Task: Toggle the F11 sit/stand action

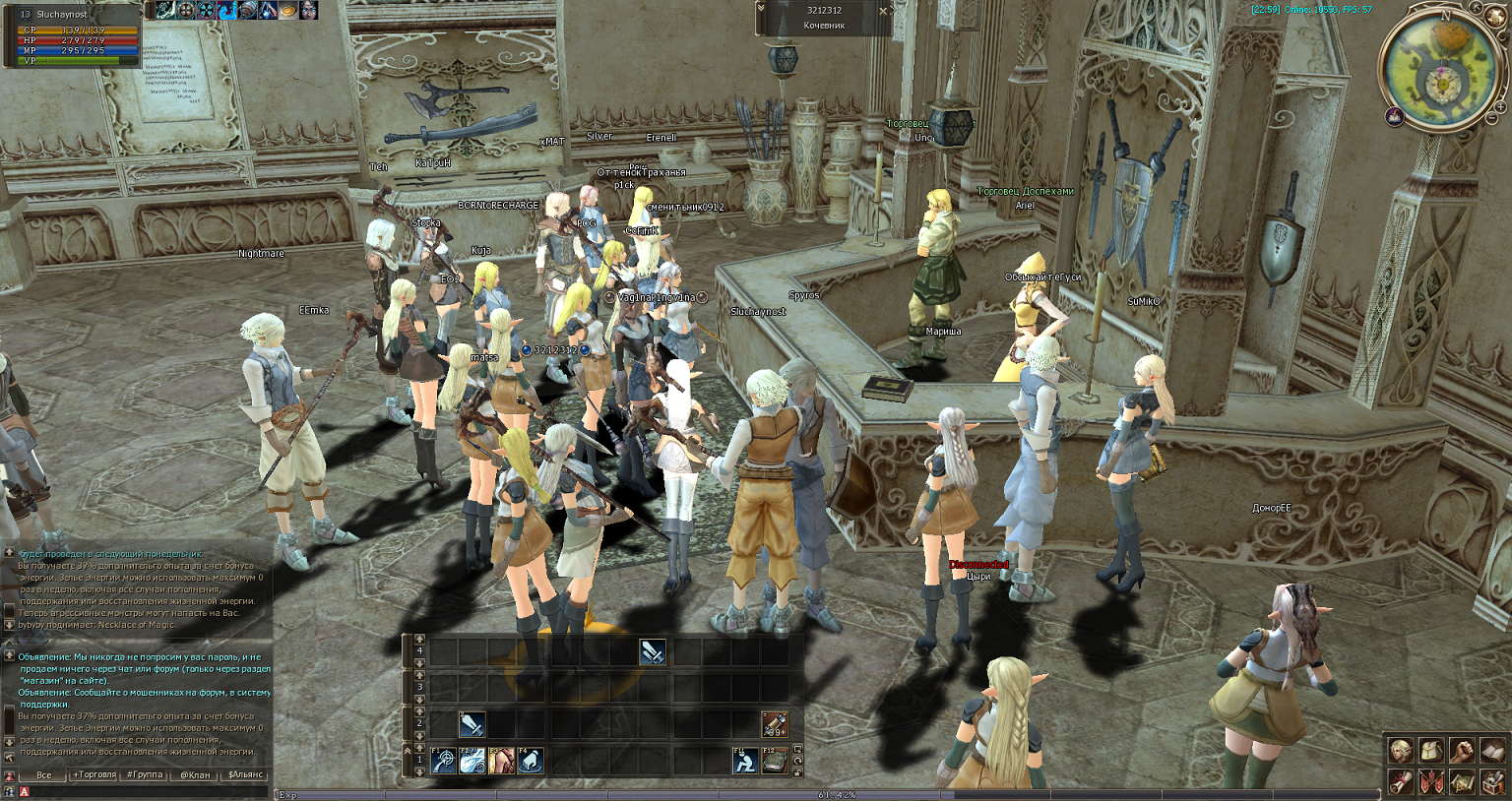Action: [746, 761]
